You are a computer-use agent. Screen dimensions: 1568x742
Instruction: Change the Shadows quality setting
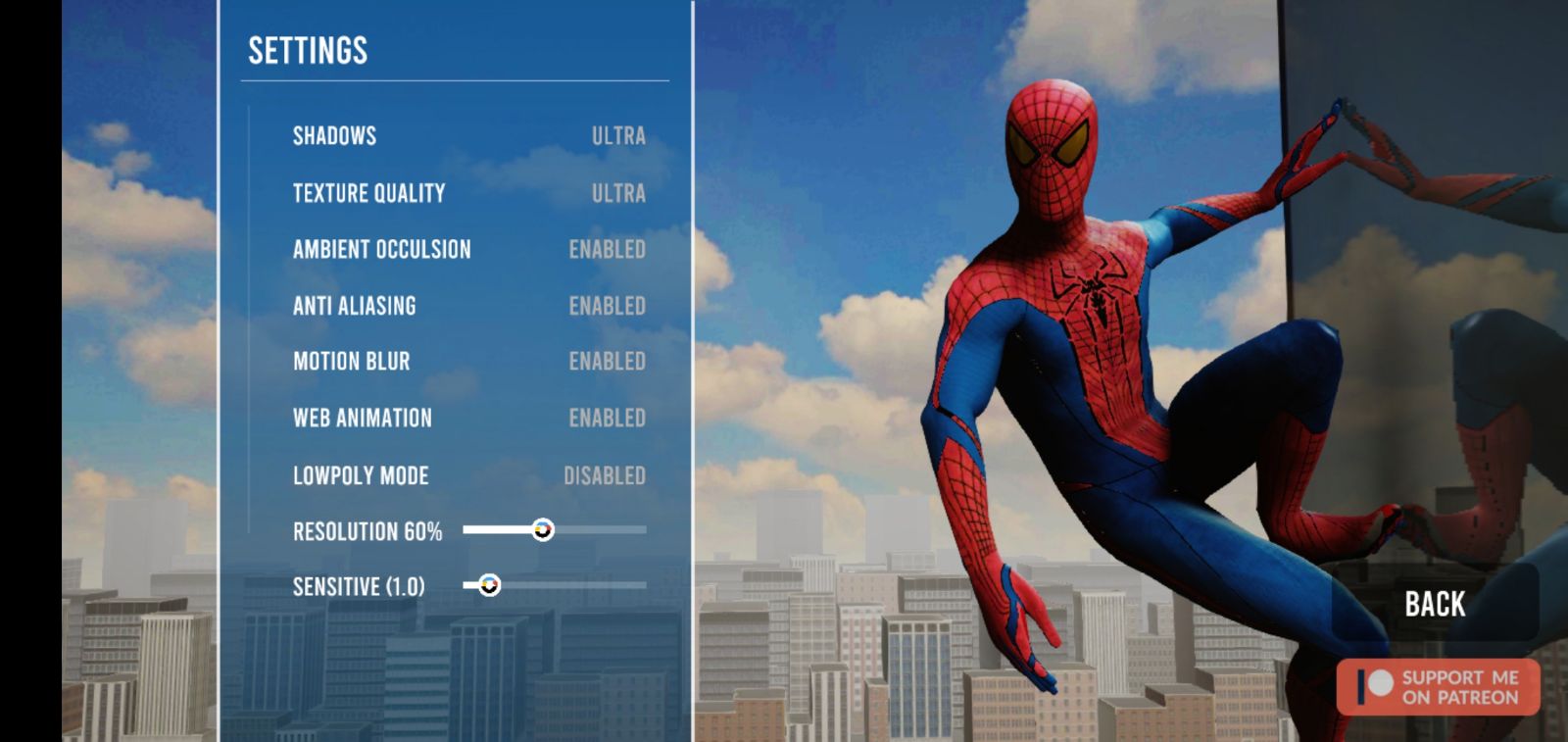tap(617, 136)
